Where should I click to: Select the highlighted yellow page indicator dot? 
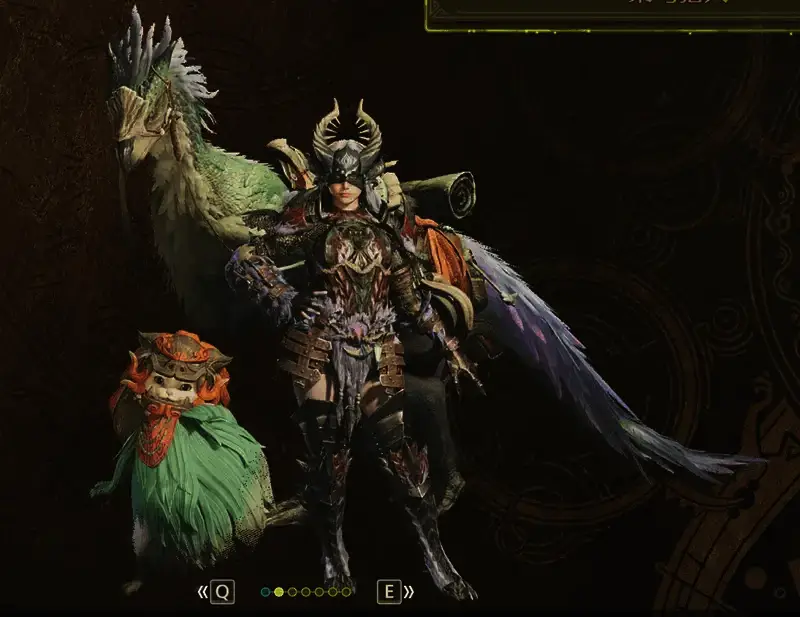279,592
